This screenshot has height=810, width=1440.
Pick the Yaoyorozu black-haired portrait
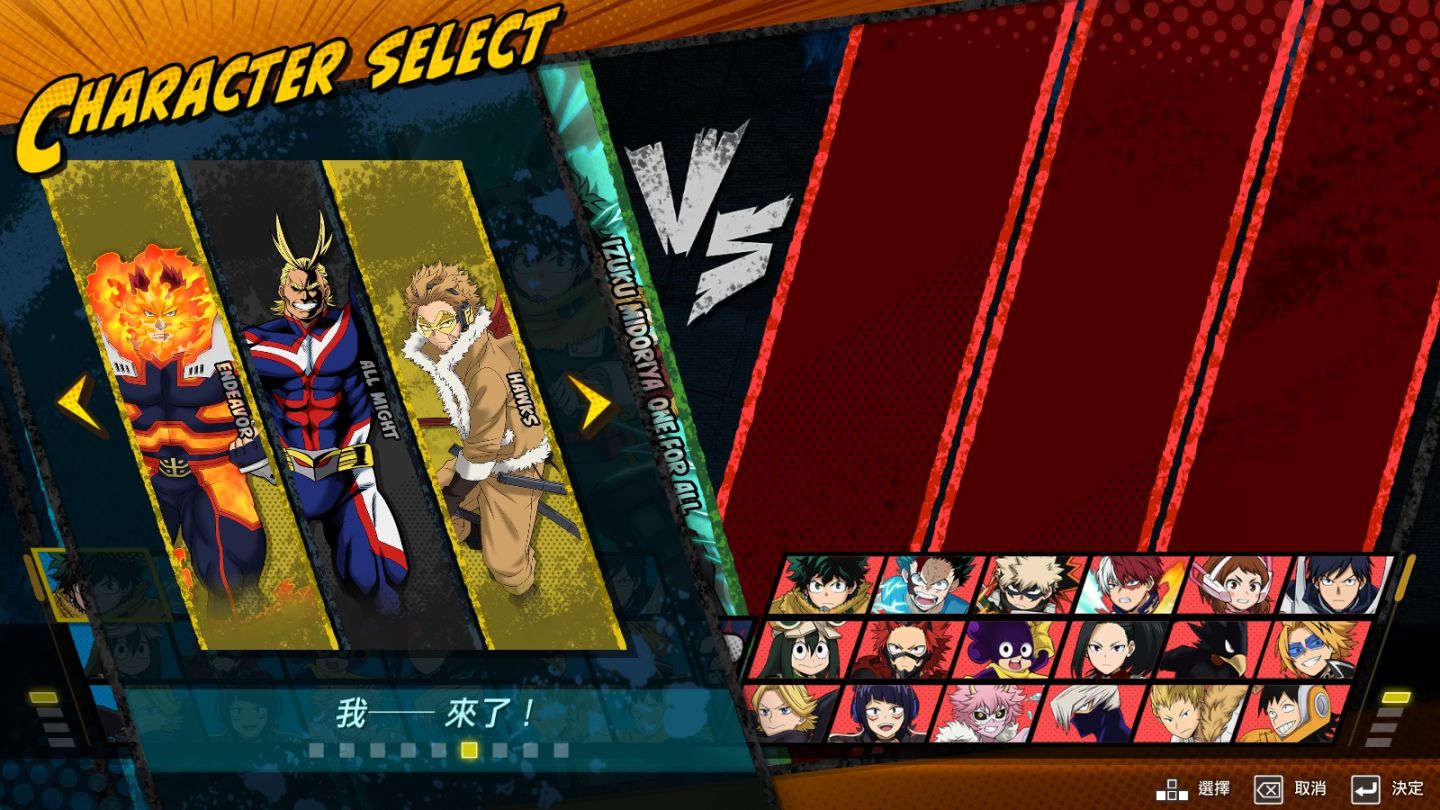(x=1115, y=650)
